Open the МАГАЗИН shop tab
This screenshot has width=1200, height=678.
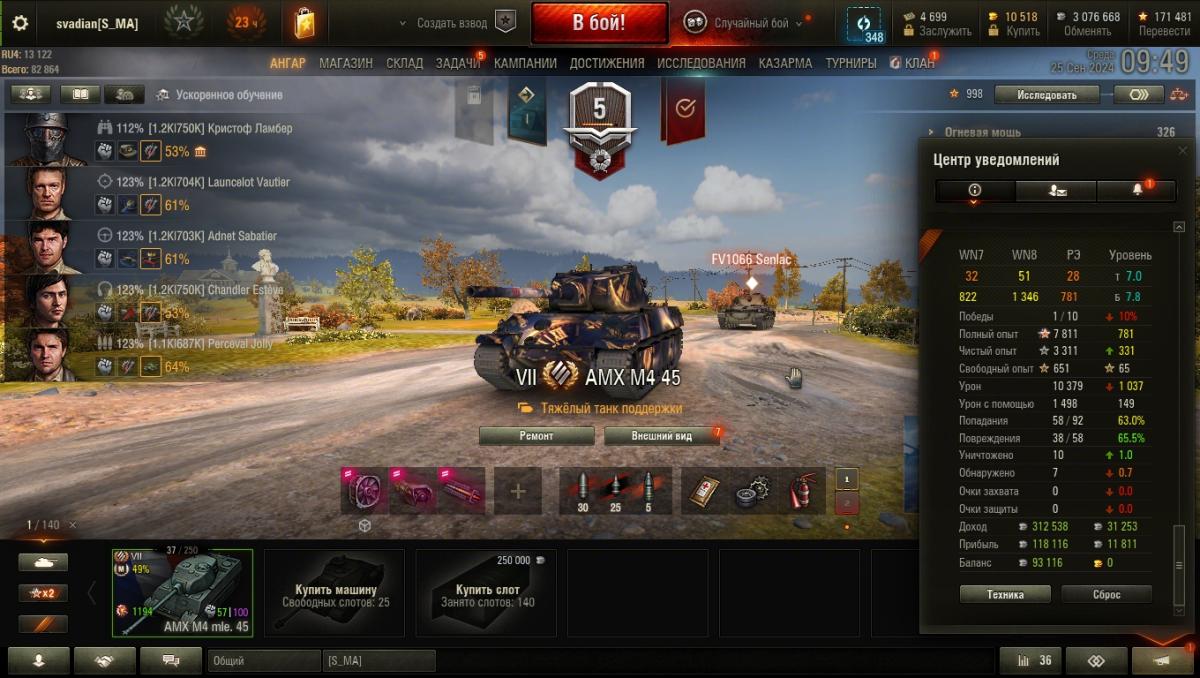pos(346,63)
